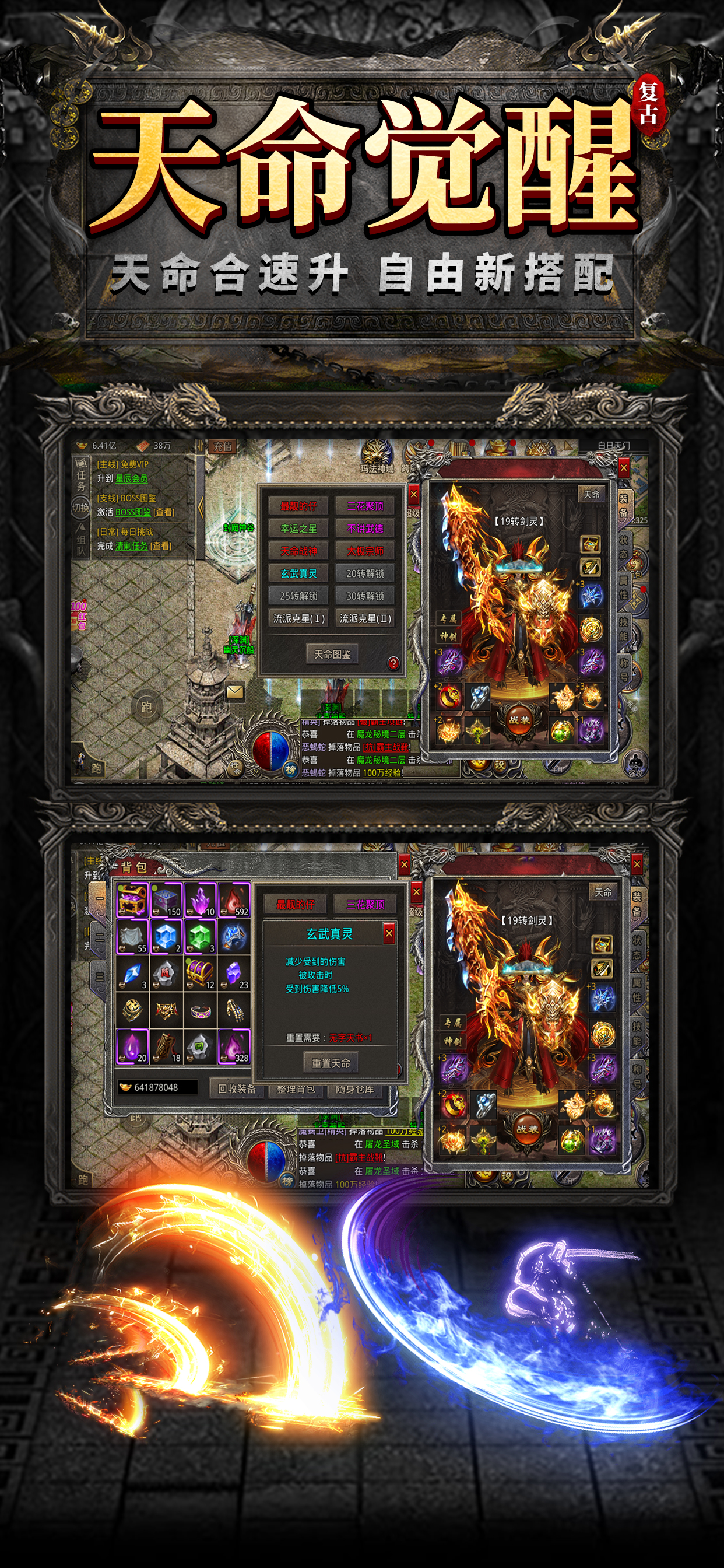Pick the 天命战神 destiny entry
The image size is (724, 1568).
(298, 551)
